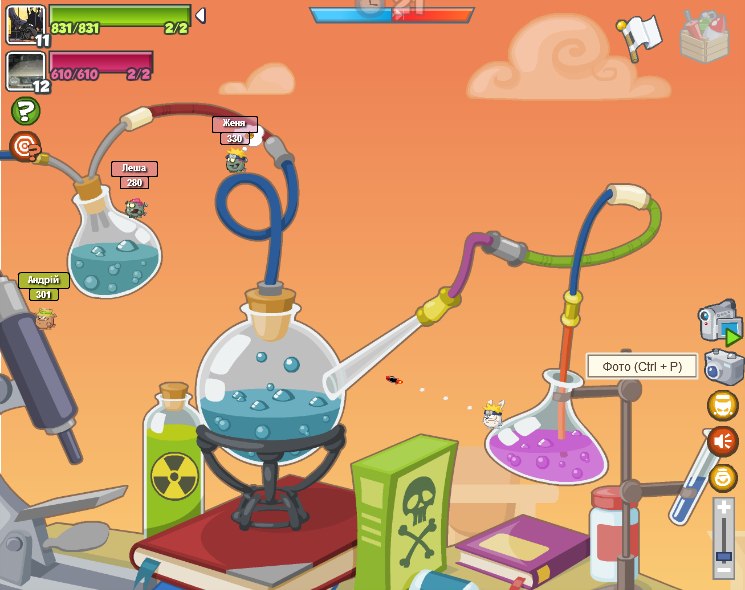Image resolution: width=745 pixels, height=590 pixels.
Task: Click the zoom slider's minus button
Action: click(x=723, y=569)
